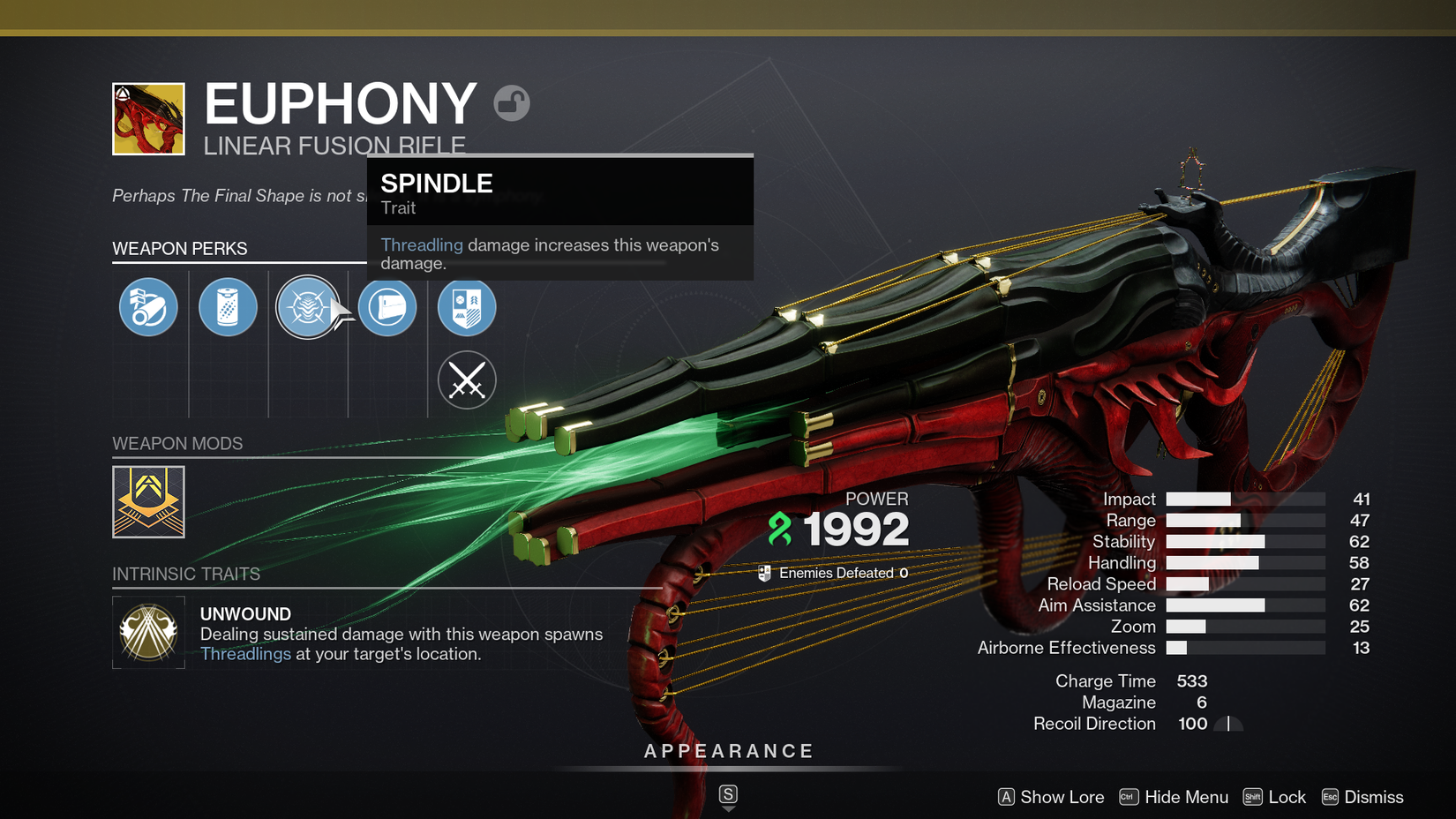Dismiss the weapon details screen

click(1362, 797)
